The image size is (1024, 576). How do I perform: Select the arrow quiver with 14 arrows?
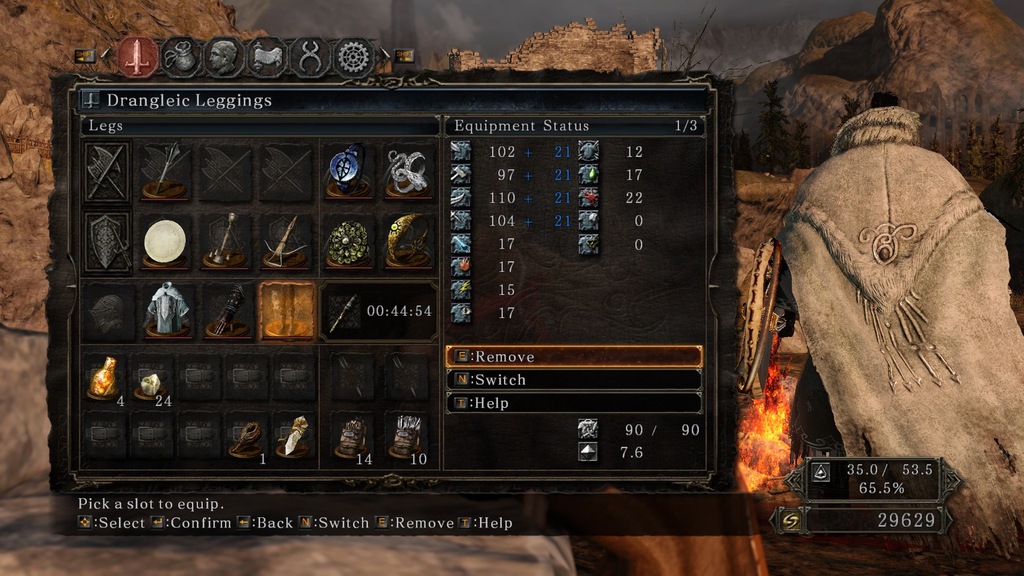point(352,437)
